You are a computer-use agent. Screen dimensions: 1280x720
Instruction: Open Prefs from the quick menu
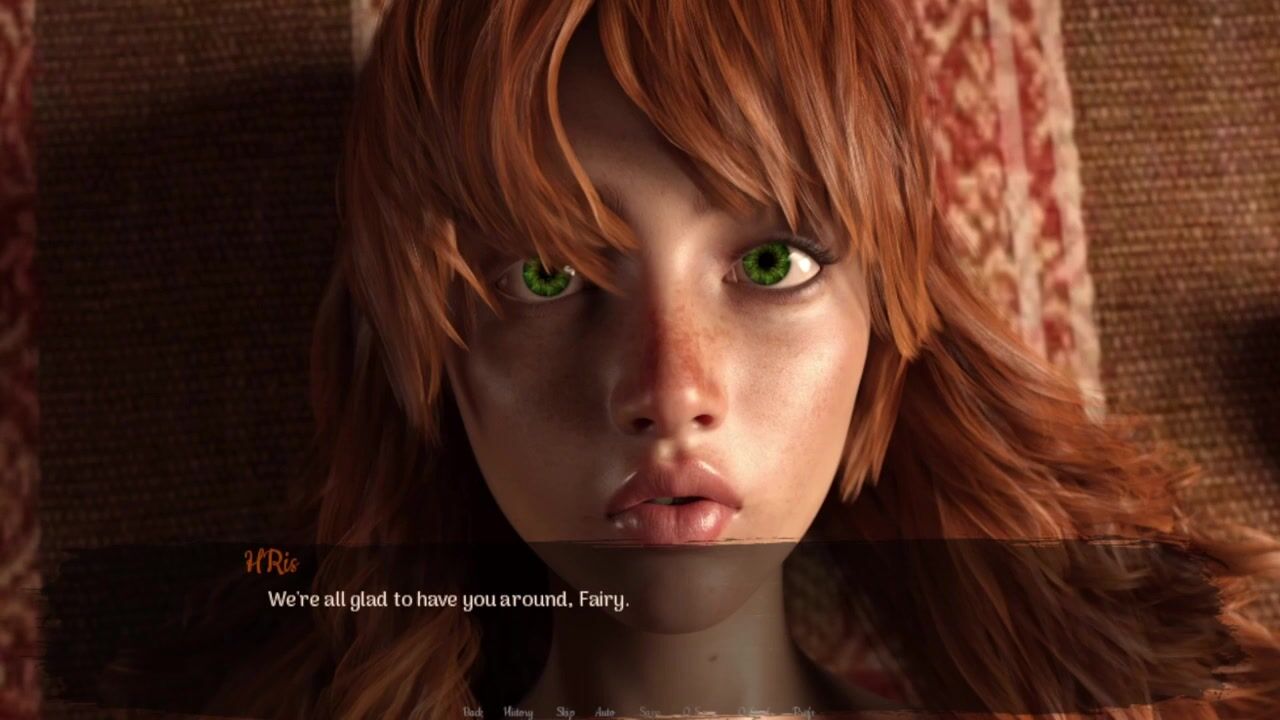pyautogui.click(x=804, y=712)
